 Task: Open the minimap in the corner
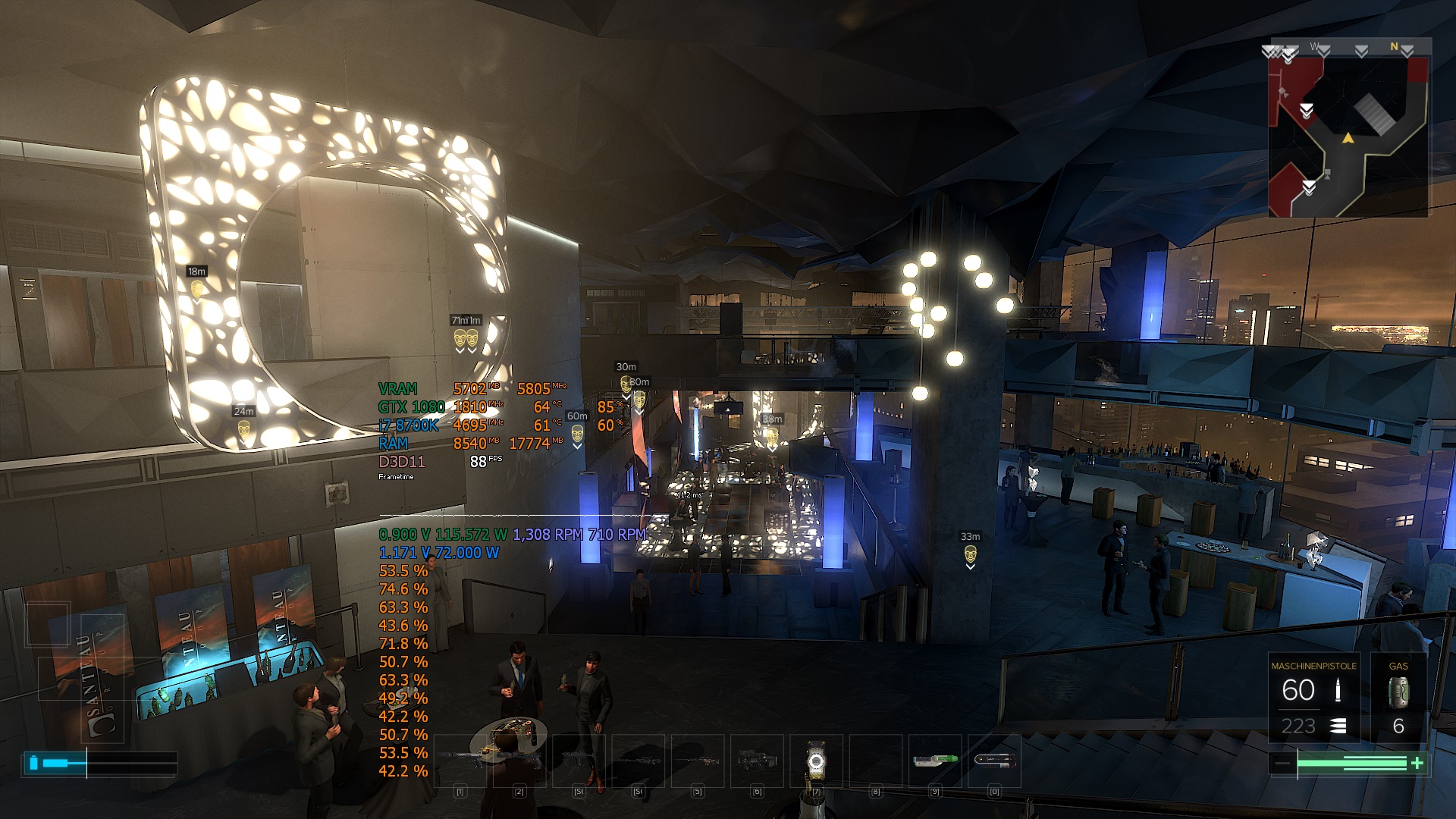point(1348,136)
